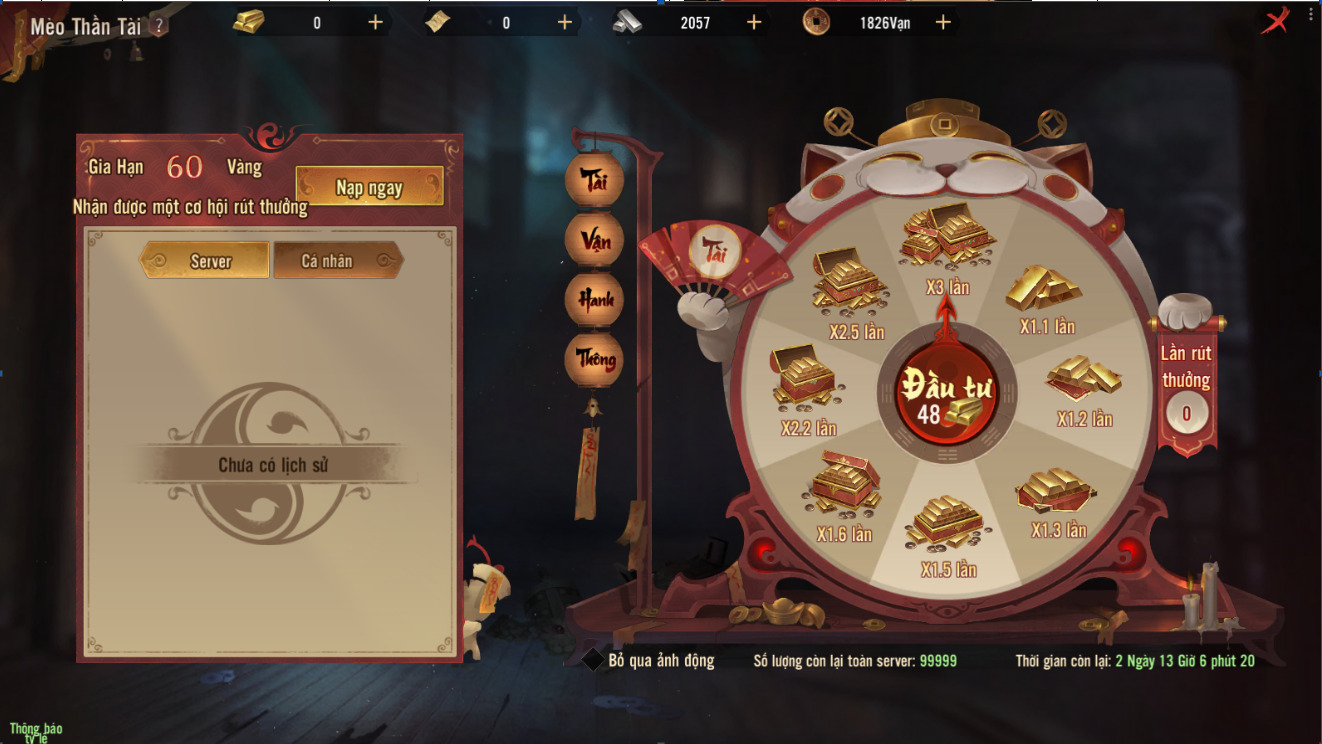Click the Nạp ngay recharge button
The image size is (1322, 744).
point(369,187)
